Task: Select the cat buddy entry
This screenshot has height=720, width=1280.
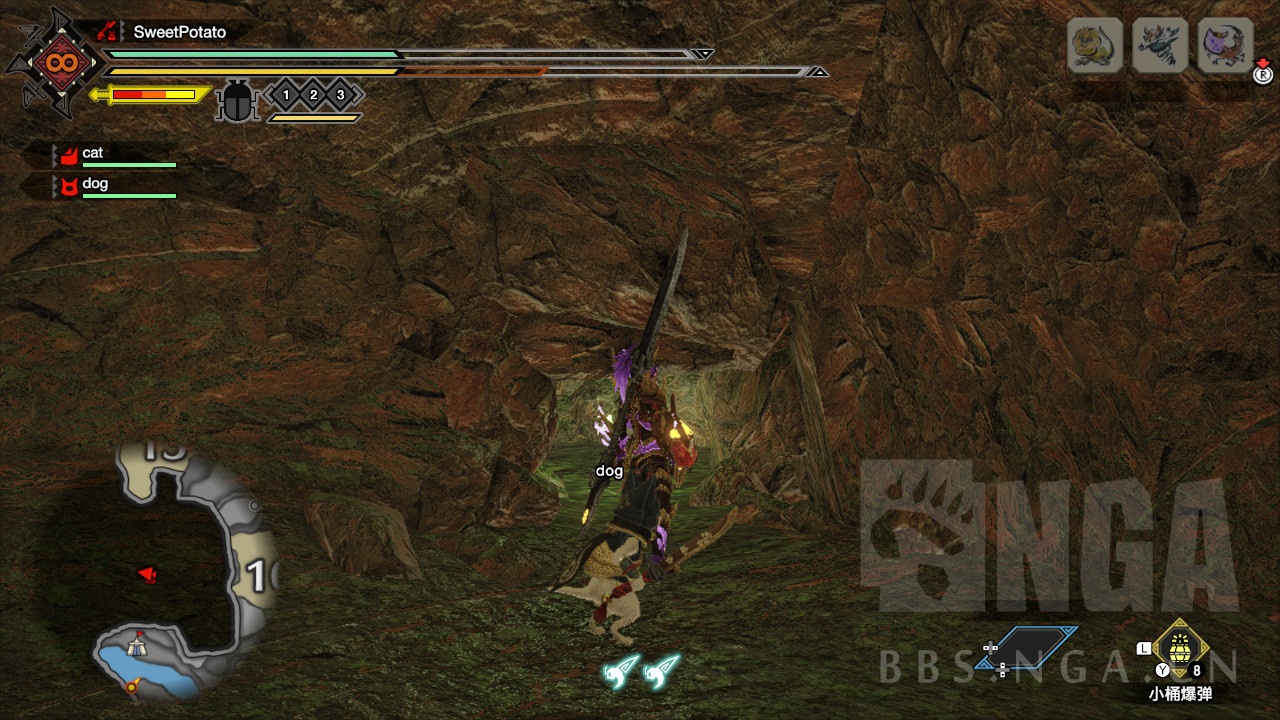Action: coord(92,154)
